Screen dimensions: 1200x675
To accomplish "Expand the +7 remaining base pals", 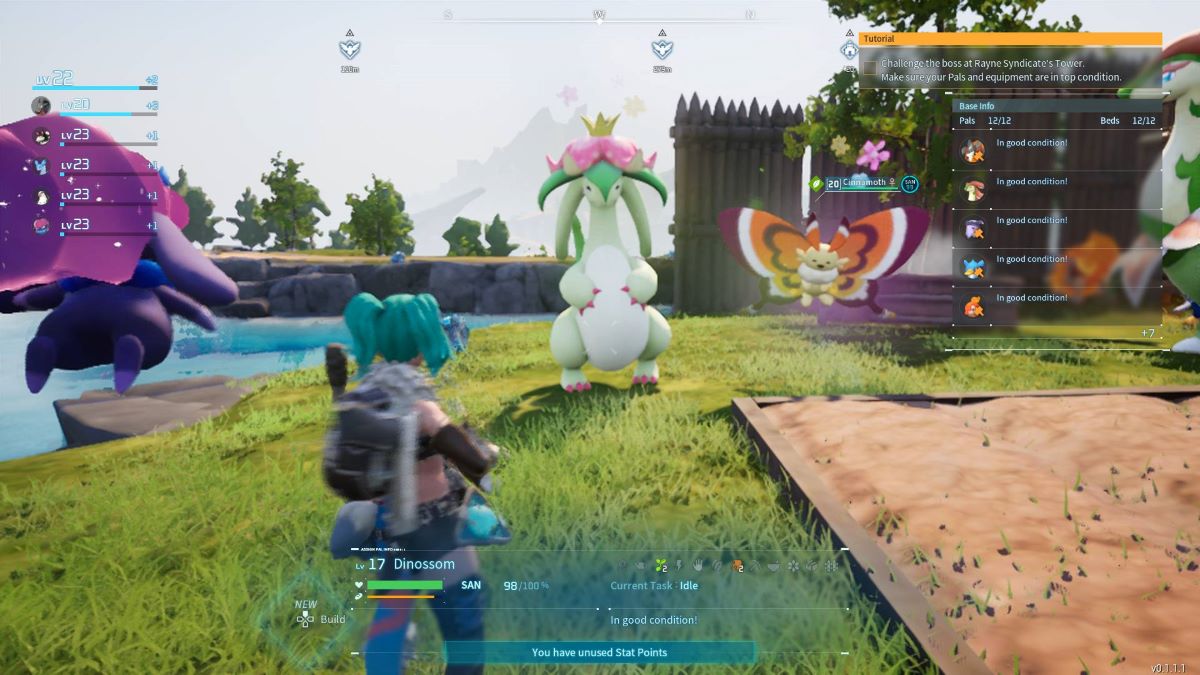I will tap(1147, 333).
